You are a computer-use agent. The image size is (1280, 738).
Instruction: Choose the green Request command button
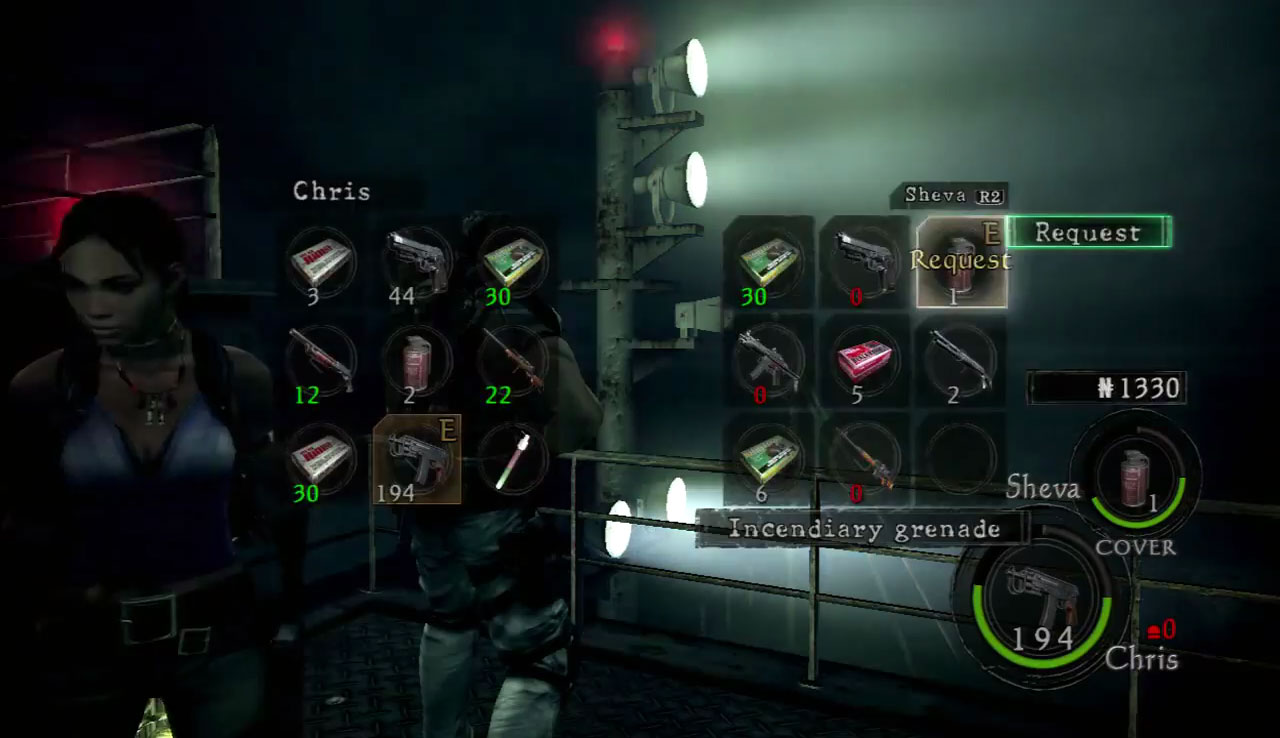[1087, 233]
